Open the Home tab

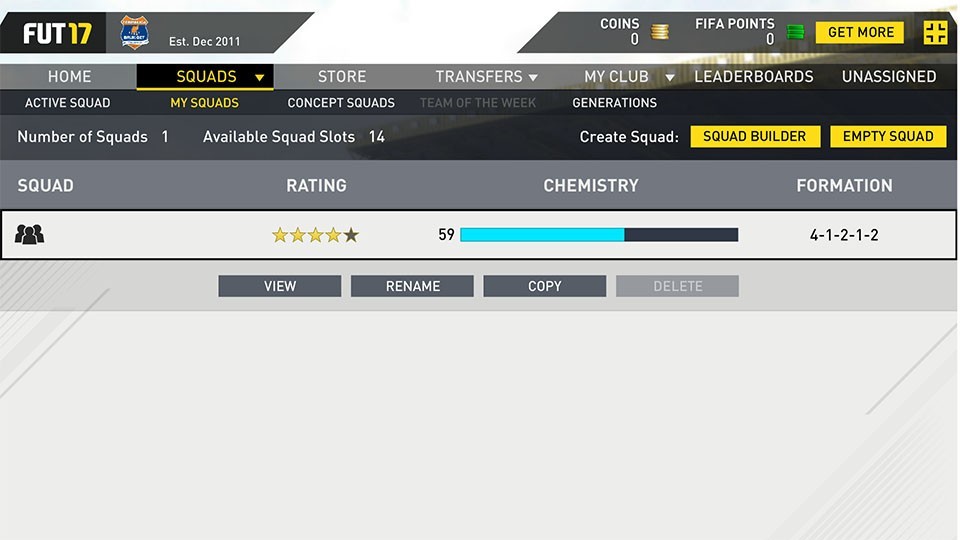coord(69,77)
